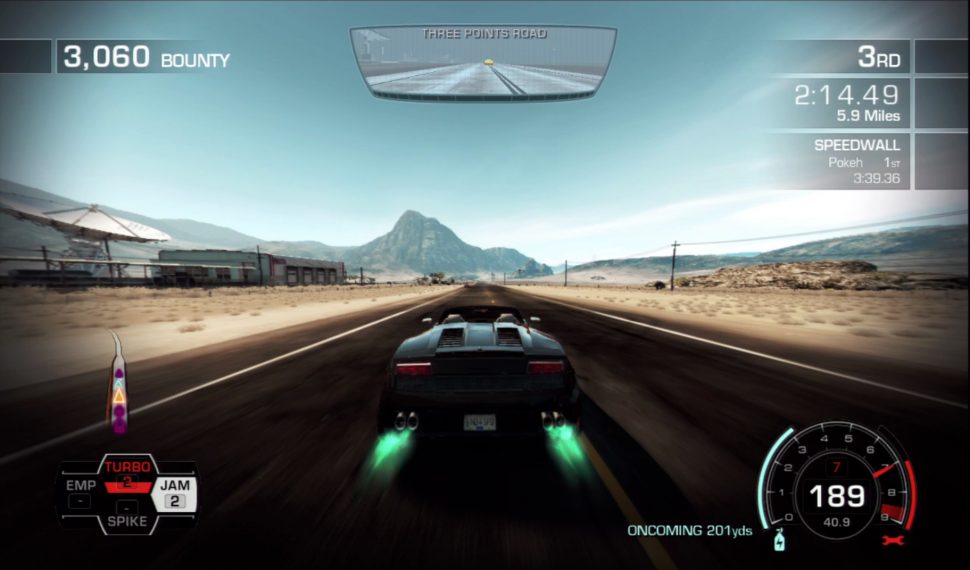
Task: Click the rearview mirror display
Action: point(482,63)
